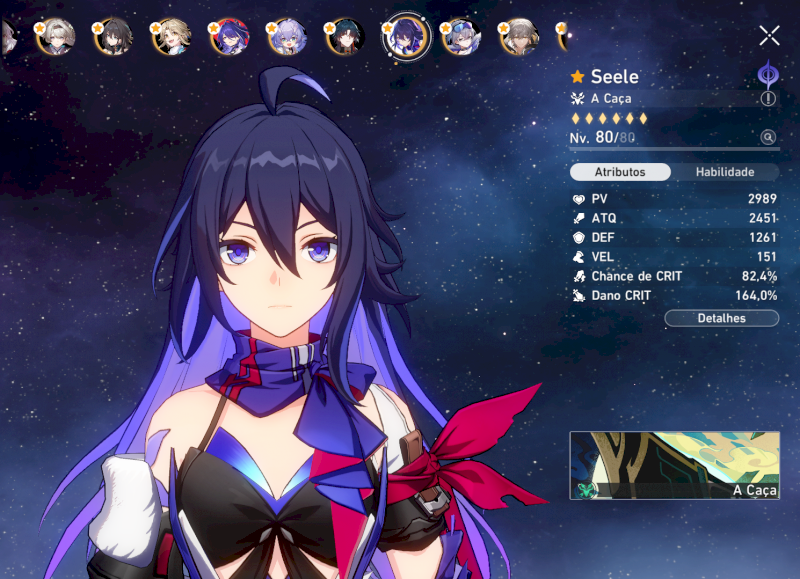
Task: Choose the portrait with the red background
Action: click(230, 37)
